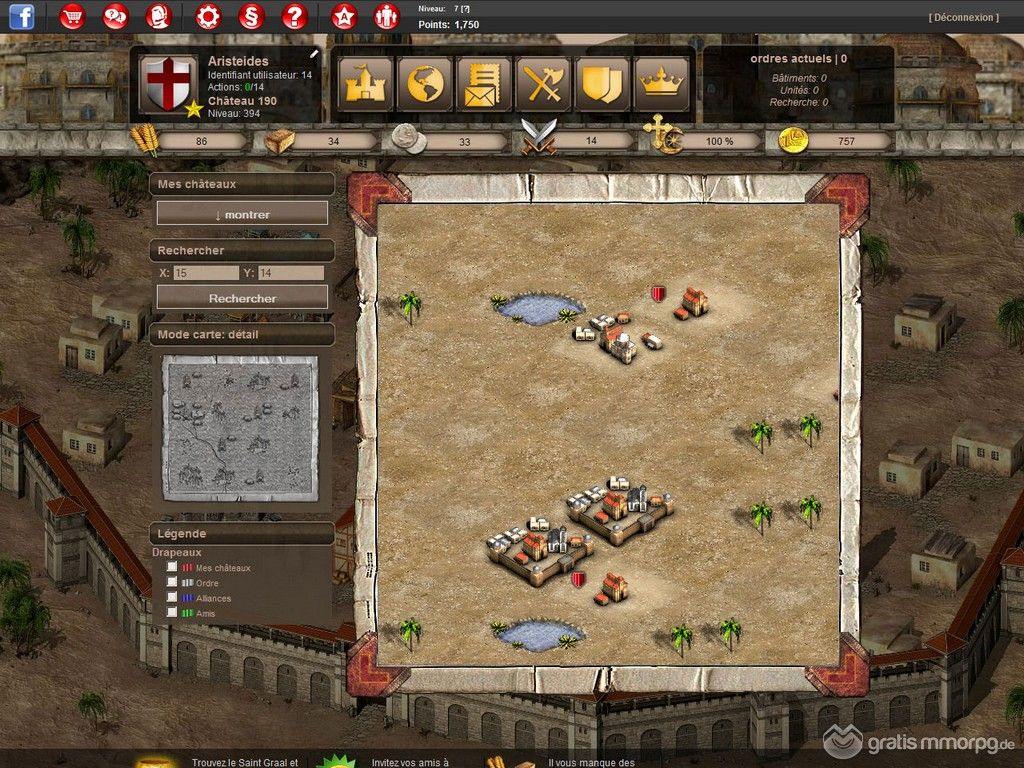Open the Facebook page link
1024x768 pixels.
pos(21,16)
